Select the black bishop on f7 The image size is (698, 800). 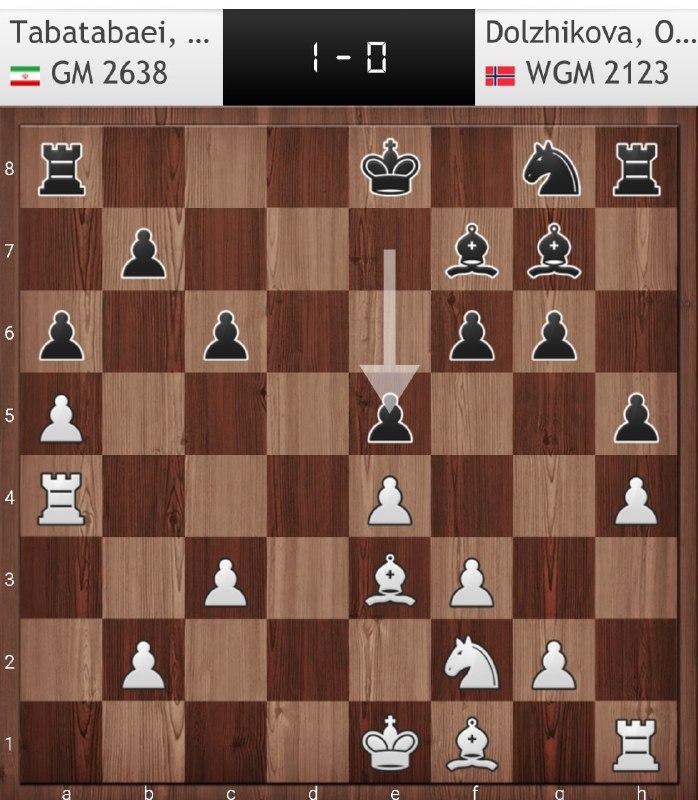(472, 250)
